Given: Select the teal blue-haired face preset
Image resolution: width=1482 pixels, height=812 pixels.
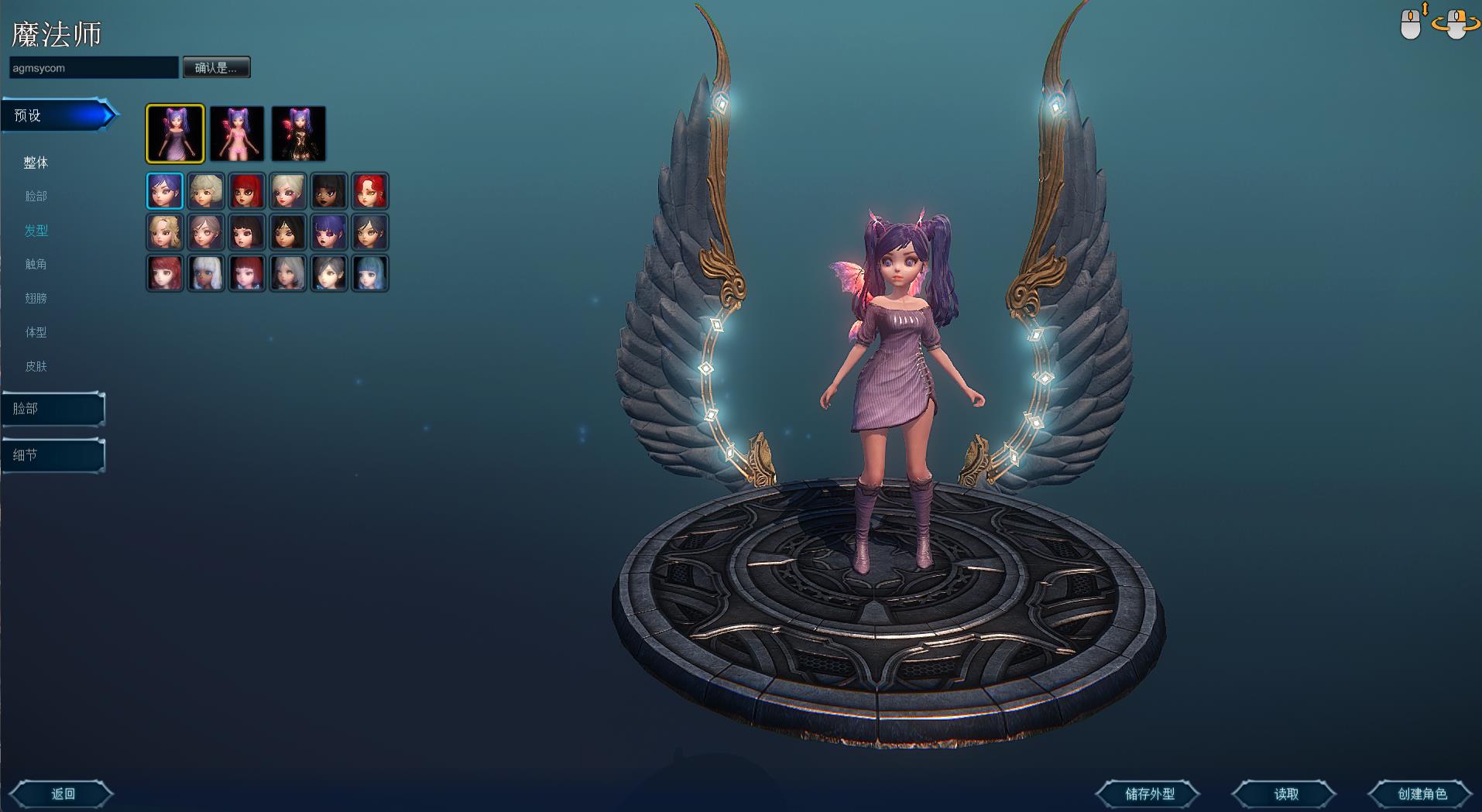Looking at the screenshot, I should tap(369, 273).
